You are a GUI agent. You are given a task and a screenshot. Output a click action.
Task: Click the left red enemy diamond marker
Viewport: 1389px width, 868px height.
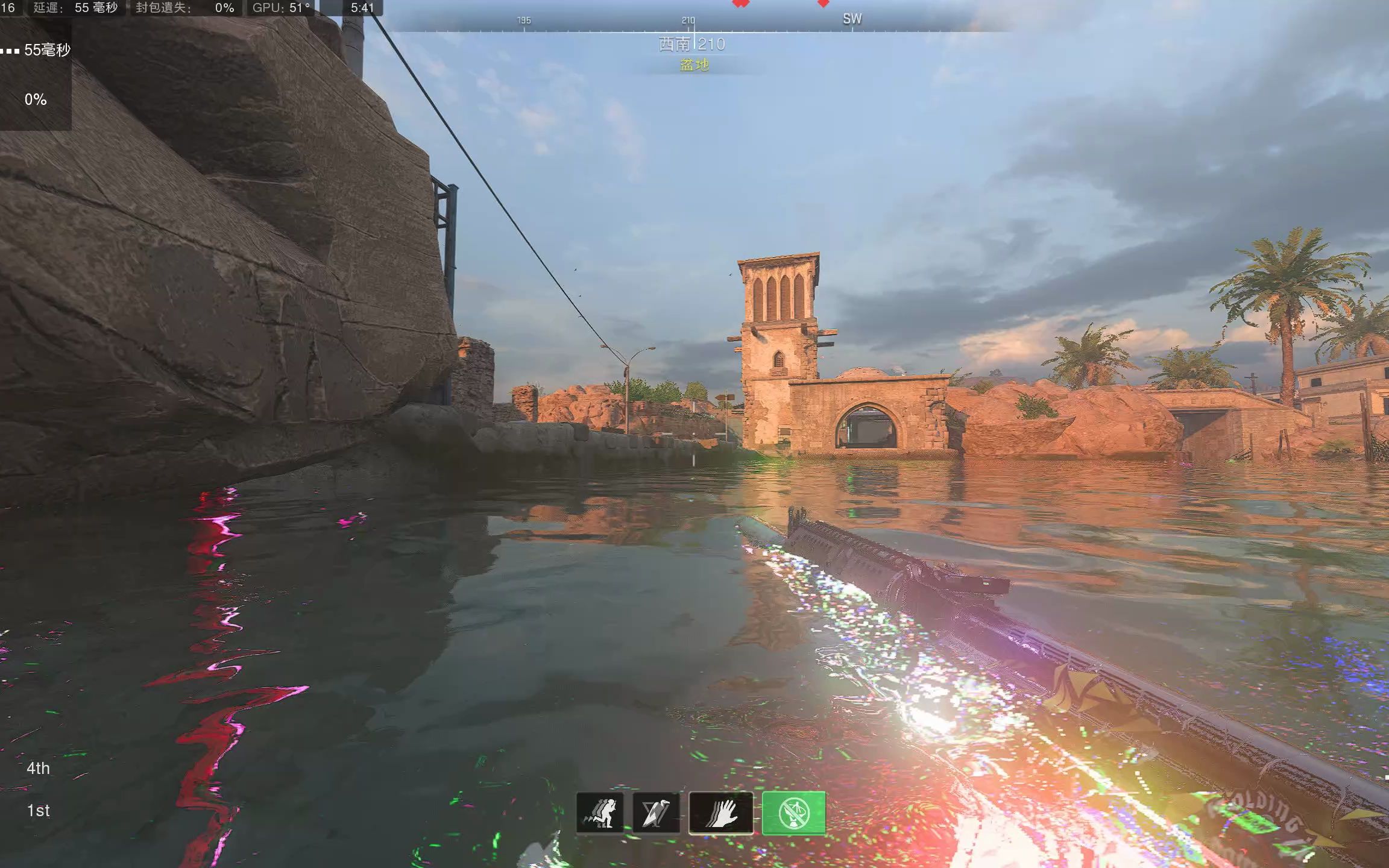(x=740, y=4)
